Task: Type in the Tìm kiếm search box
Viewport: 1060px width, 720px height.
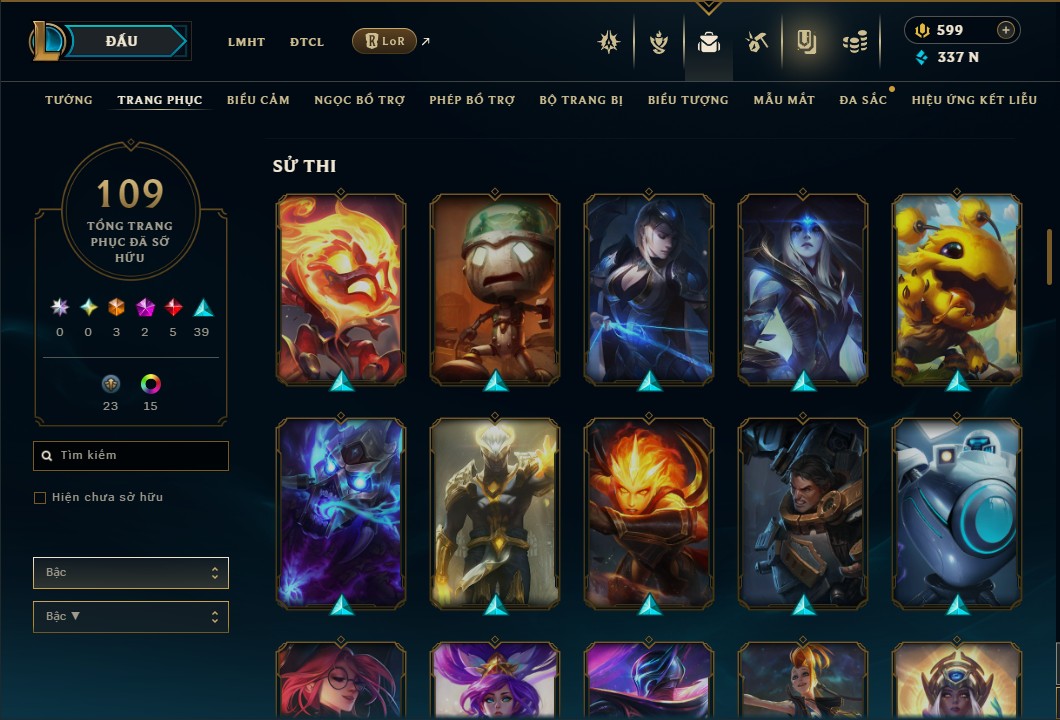Action: tap(131, 456)
